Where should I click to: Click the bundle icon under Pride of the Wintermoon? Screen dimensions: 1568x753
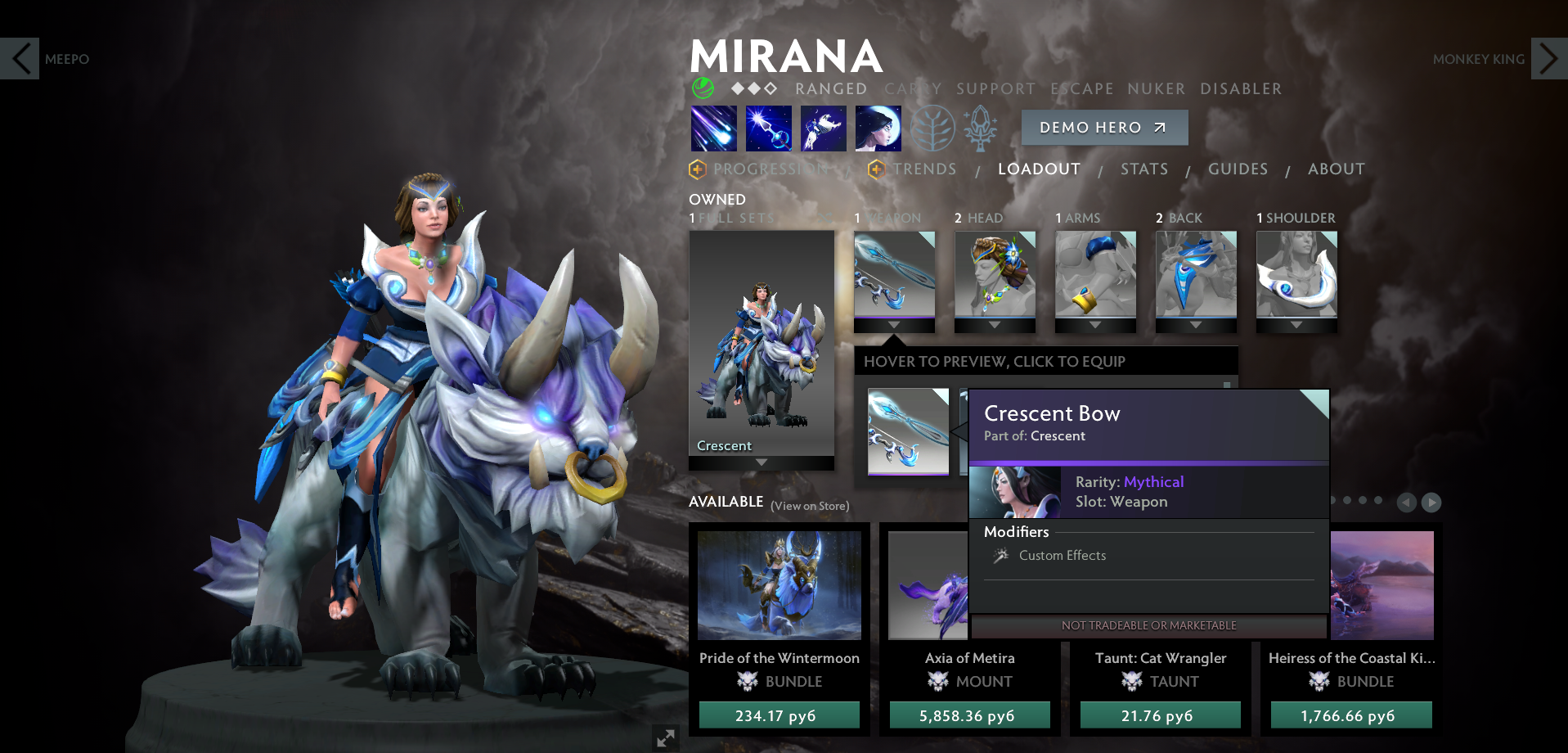point(745,681)
